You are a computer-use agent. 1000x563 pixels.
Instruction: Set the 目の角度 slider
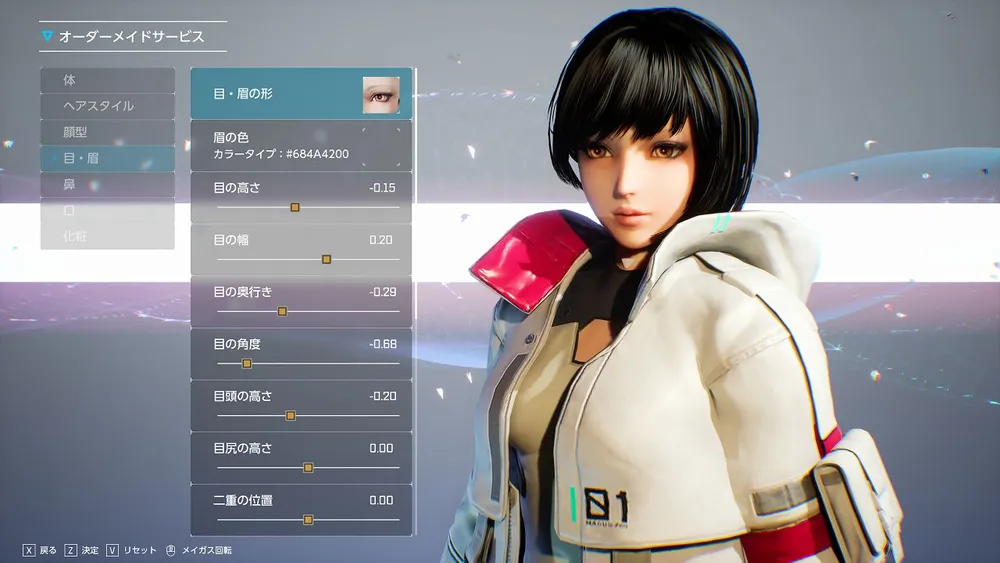247,363
